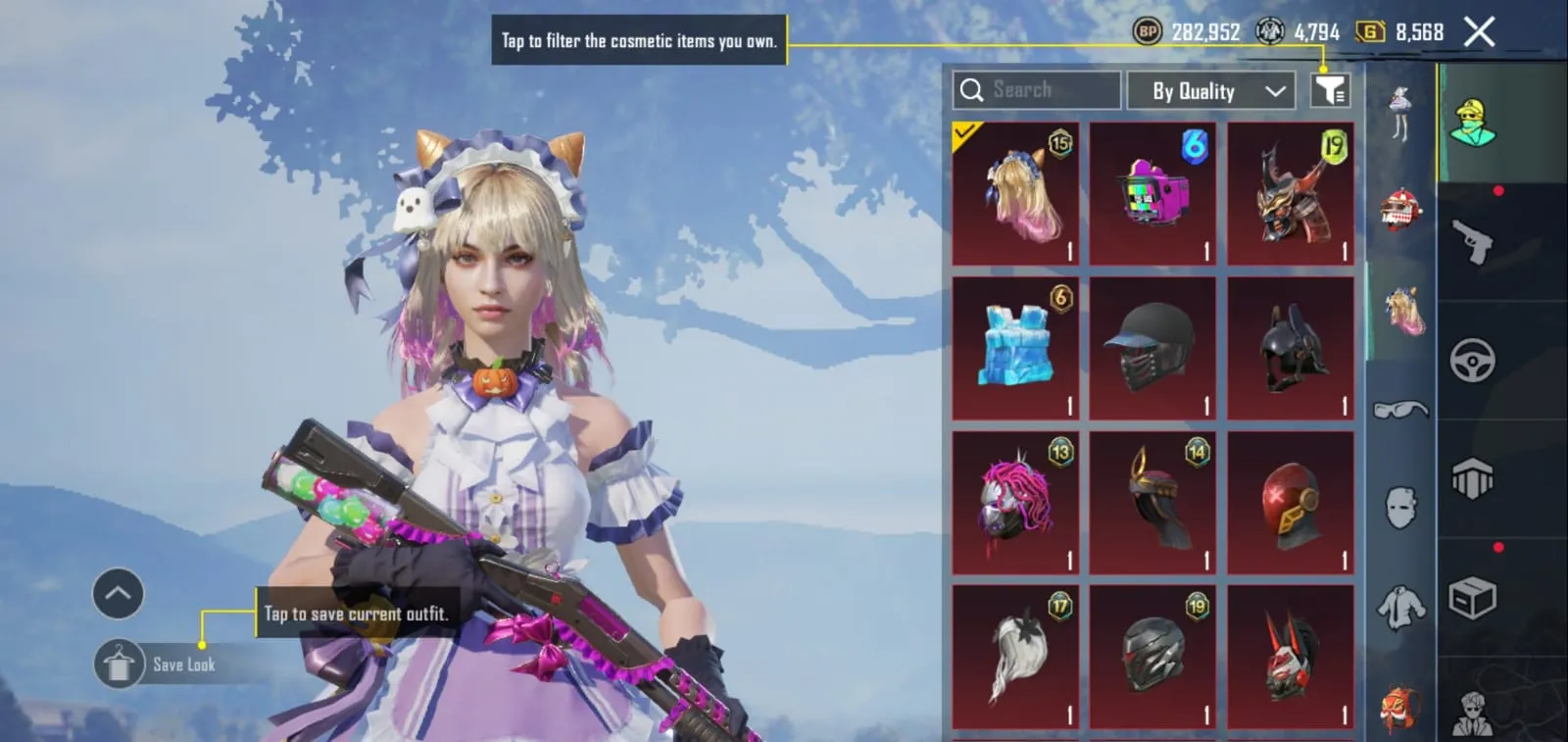Expand the By Quality dropdown

click(1212, 90)
